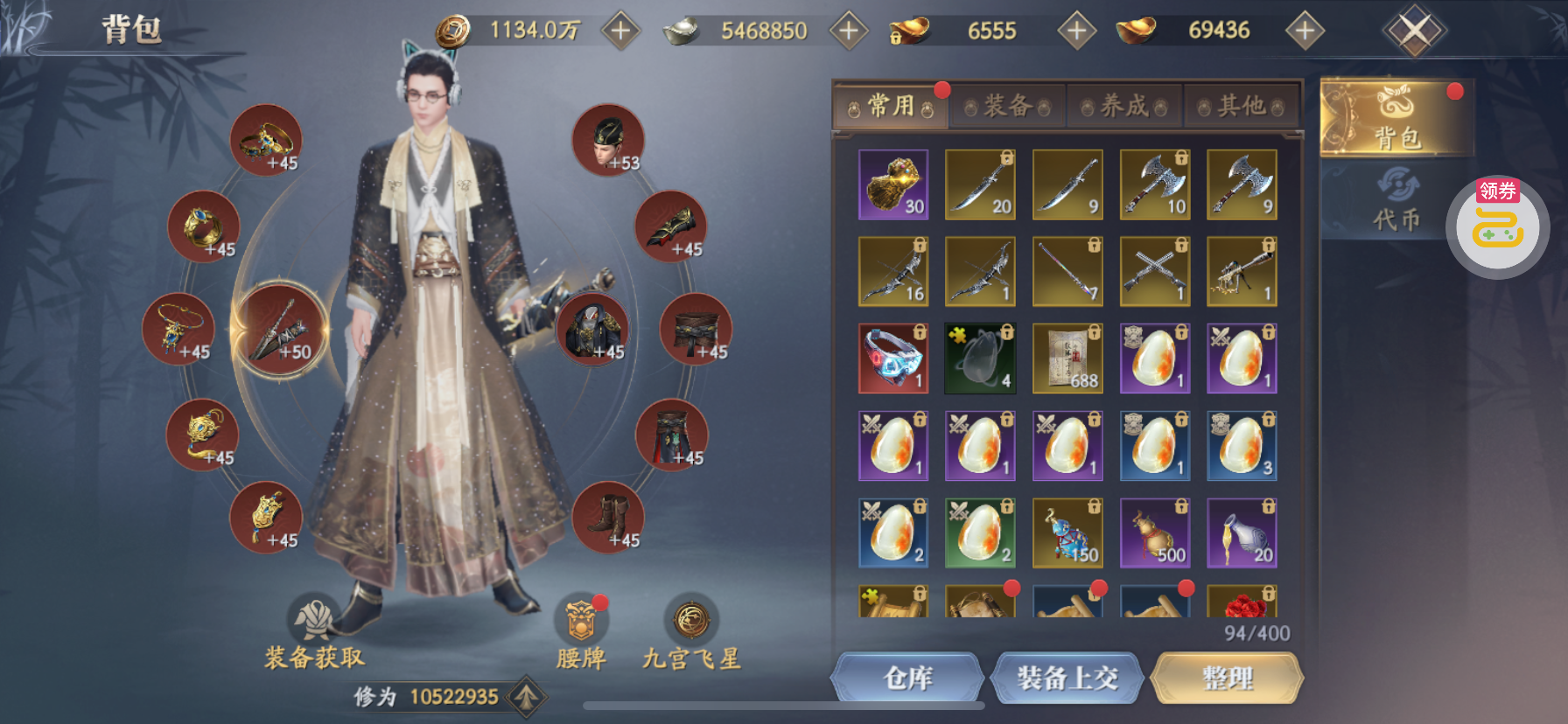Open the 代币 side tab
Screen dimensions: 1568x724
[1396, 201]
